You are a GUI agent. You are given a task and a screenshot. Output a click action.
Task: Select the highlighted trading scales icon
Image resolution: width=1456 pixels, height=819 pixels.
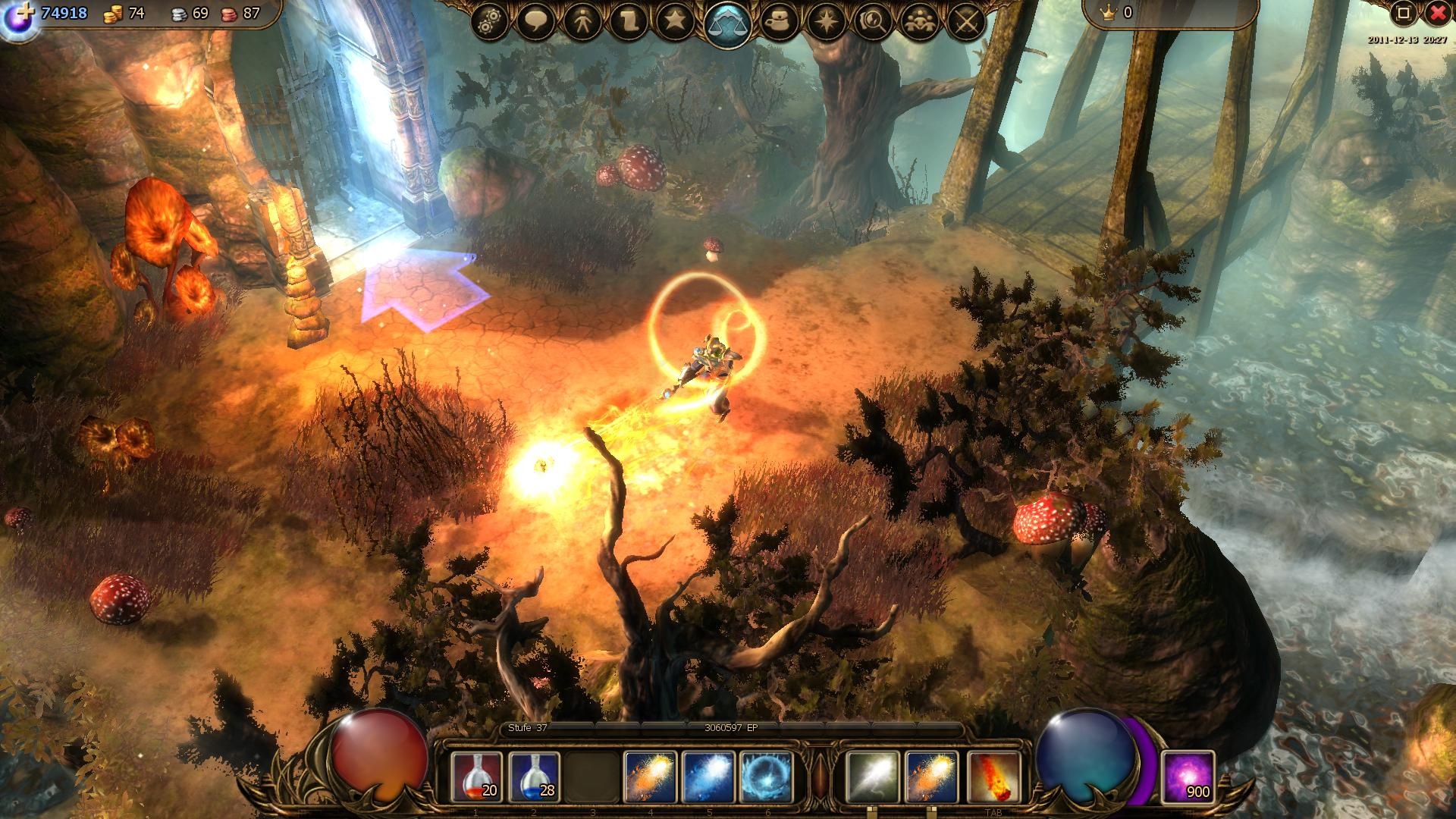729,20
